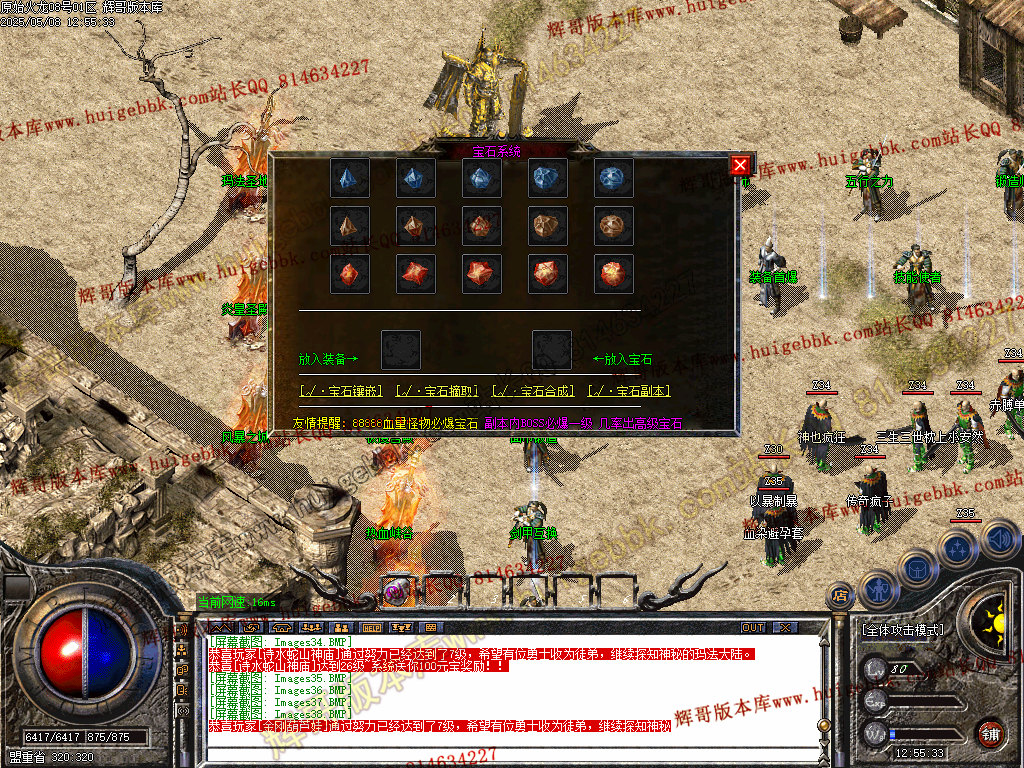This screenshot has height=768, width=1024.
Task: Open the bag round button
Action: point(917,567)
